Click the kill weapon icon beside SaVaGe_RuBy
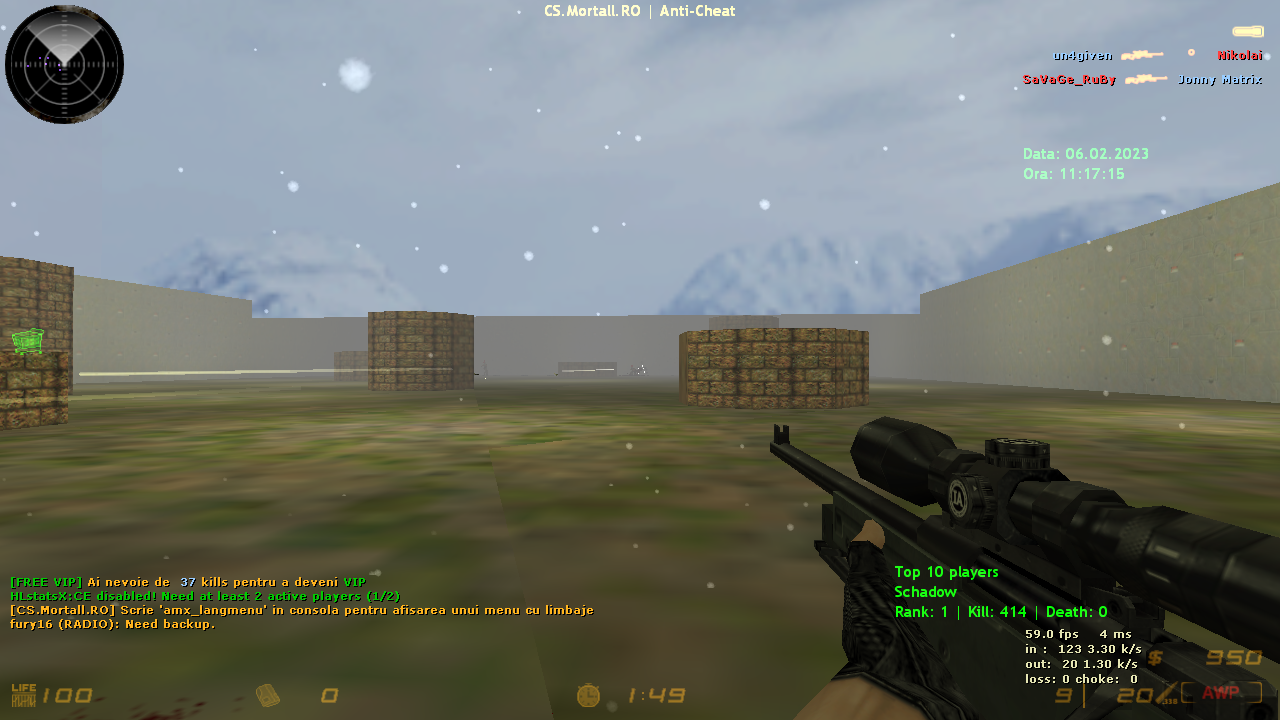Viewport: 1280px width, 720px height. [1148, 79]
